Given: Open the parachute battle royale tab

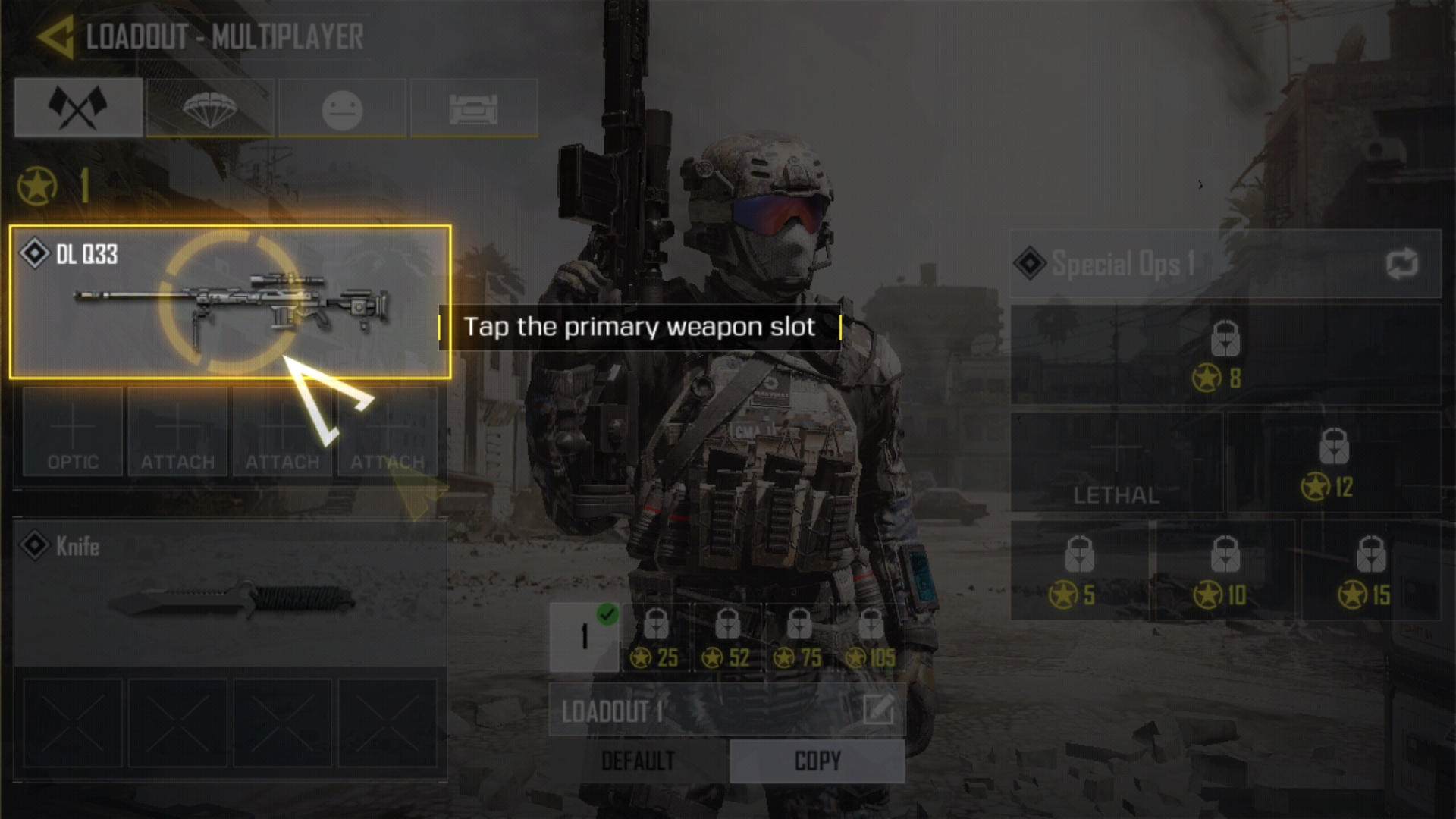Looking at the screenshot, I should point(210,108).
